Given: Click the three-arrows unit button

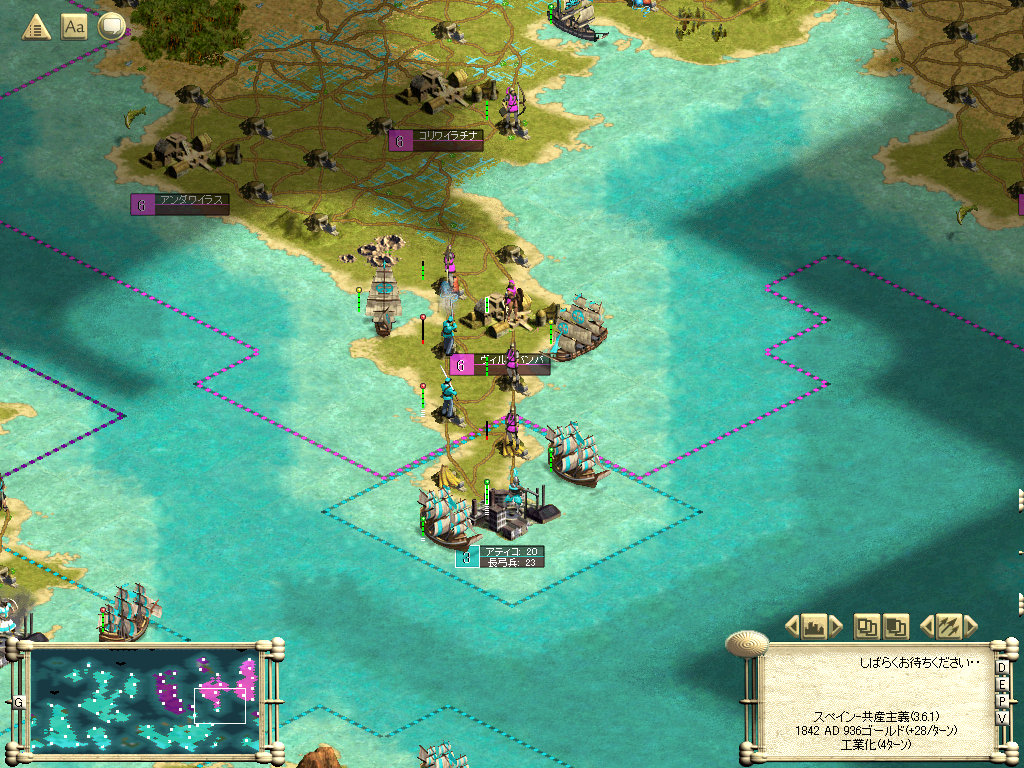Looking at the screenshot, I should (948, 627).
